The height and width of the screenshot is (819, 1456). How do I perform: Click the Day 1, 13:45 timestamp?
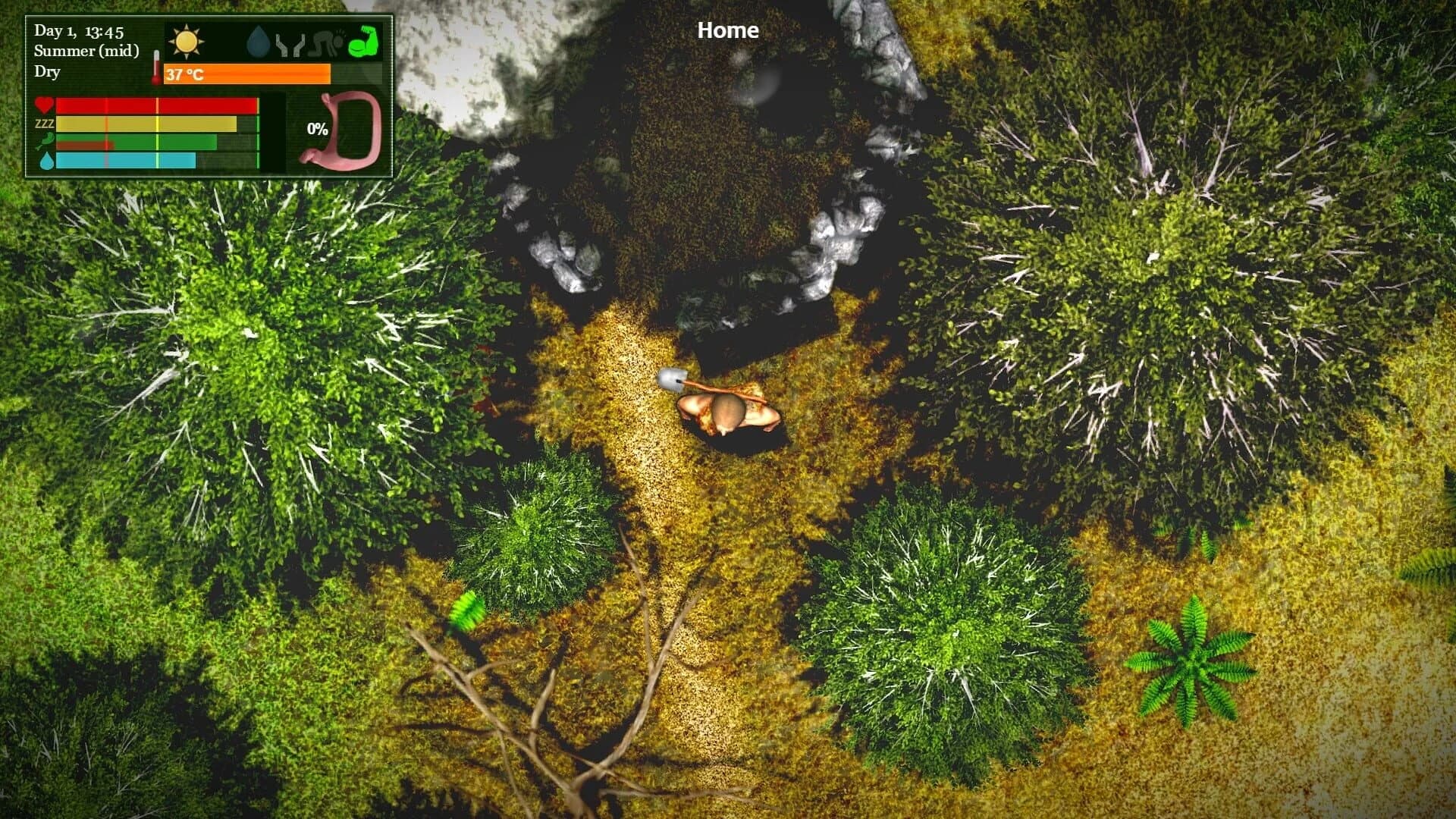click(x=80, y=31)
